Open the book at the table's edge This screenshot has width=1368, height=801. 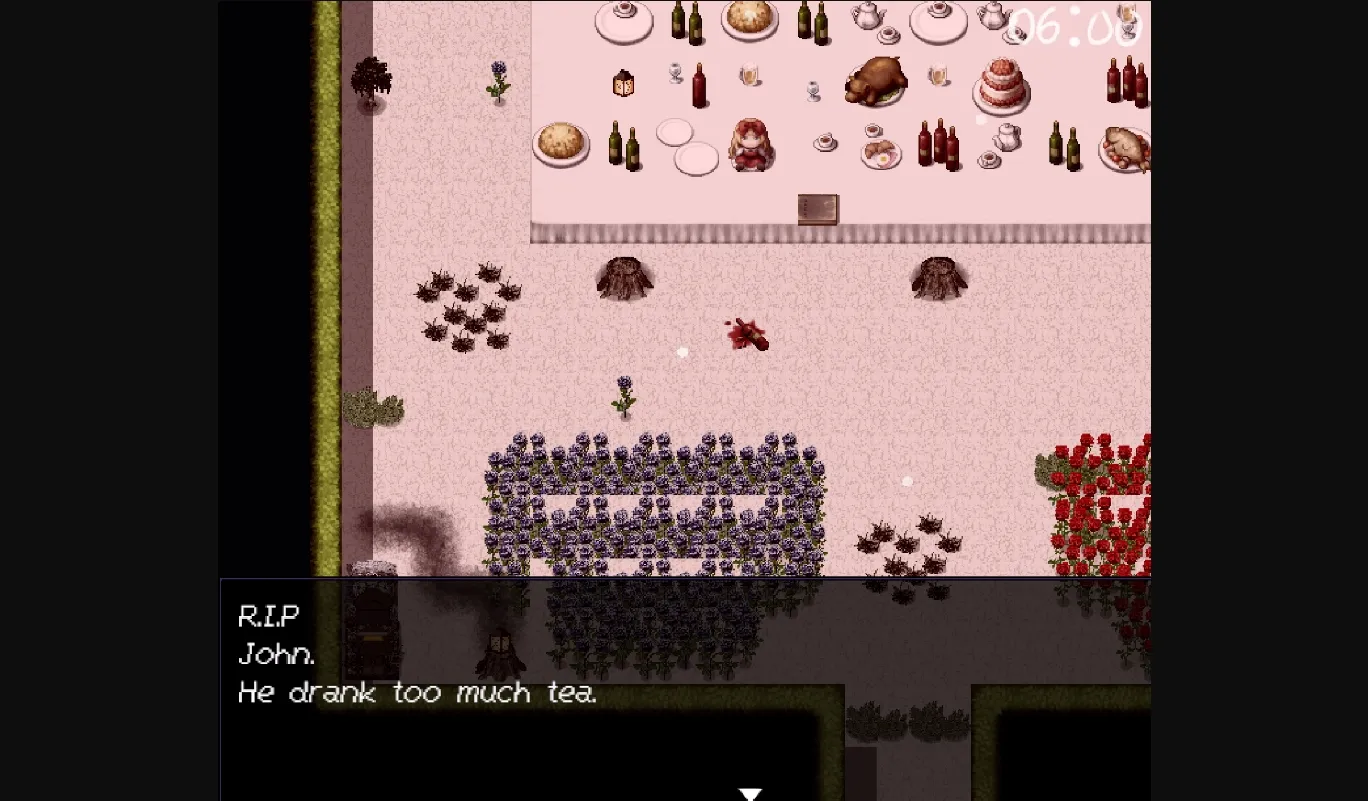[x=817, y=208]
